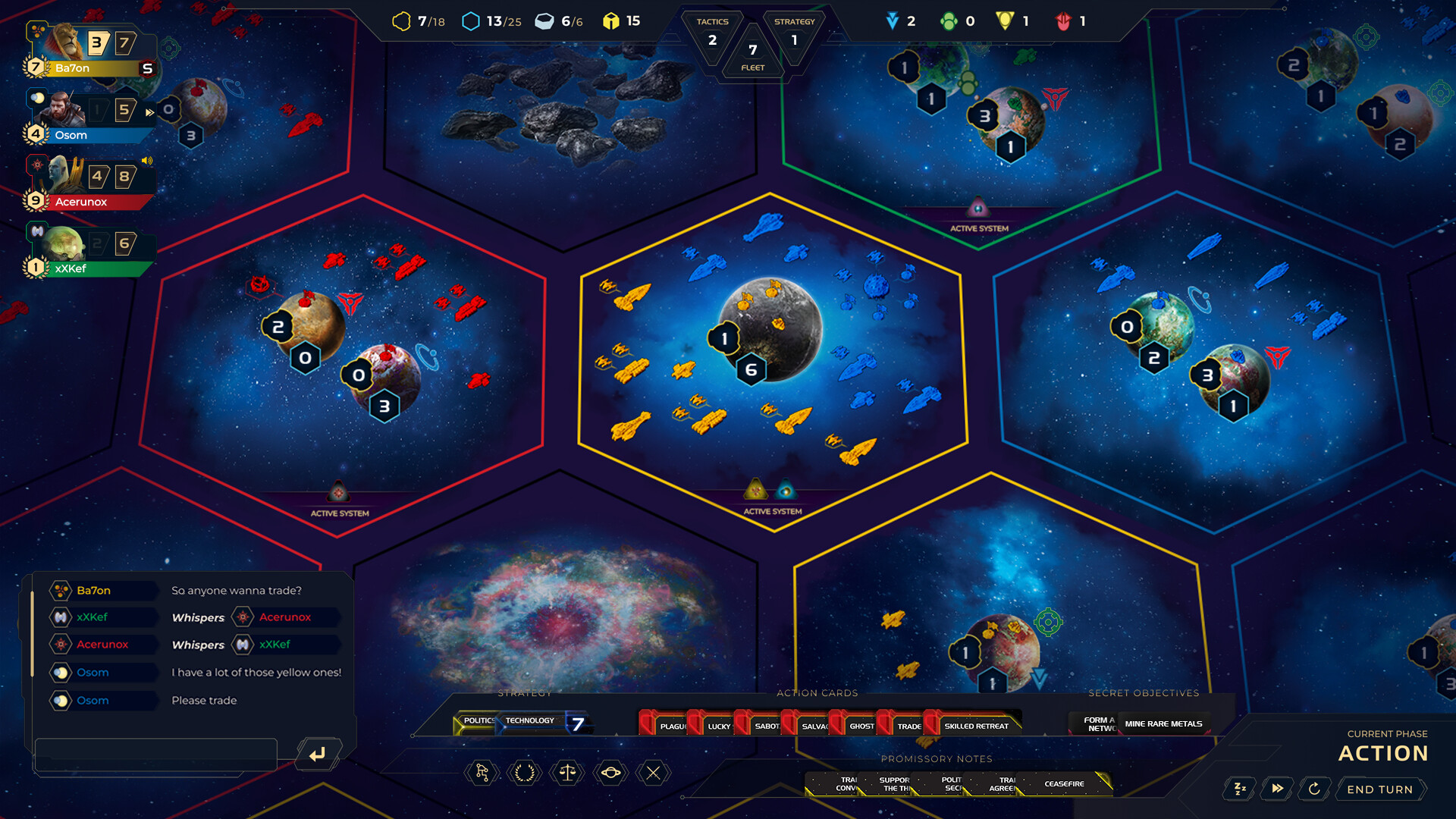Select the crossed swords combat icon
The width and height of the screenshot is (1456, 819).
coord(654,773)
